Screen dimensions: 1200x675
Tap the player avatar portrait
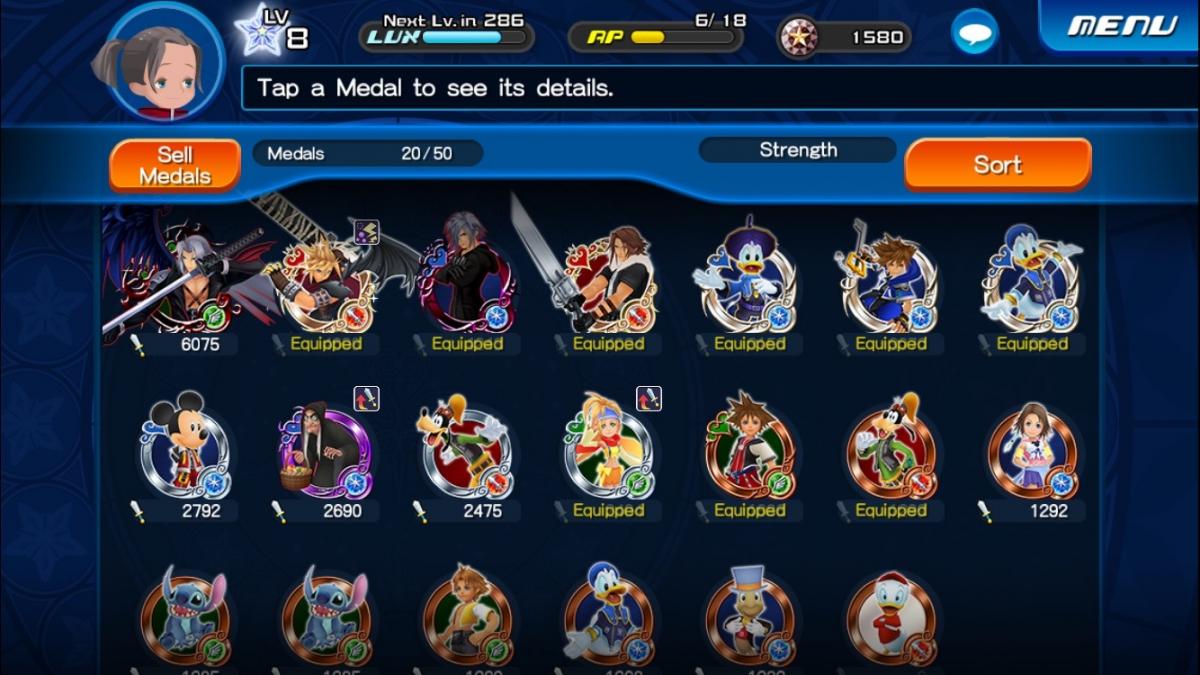tap(164, 62)
